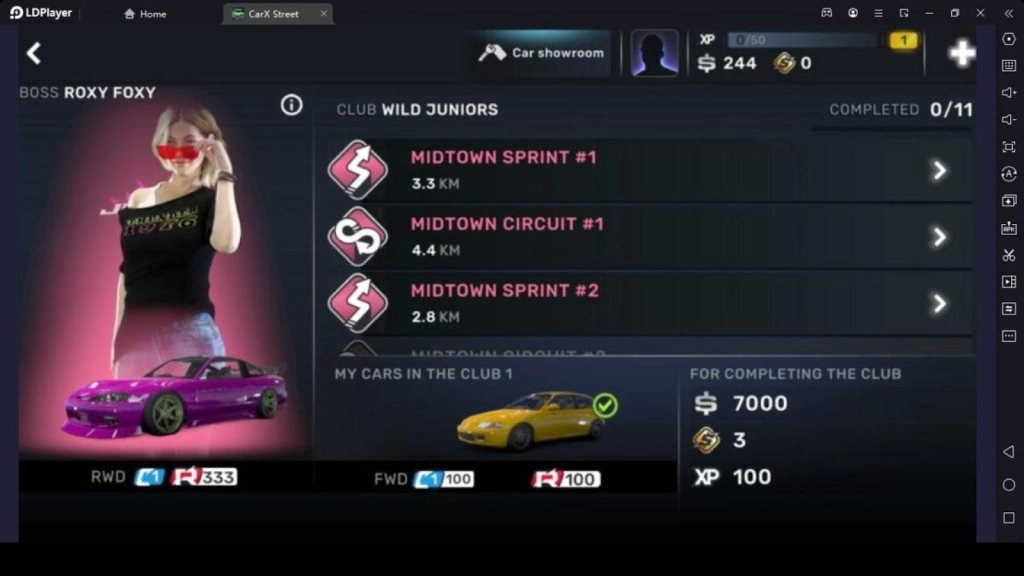
Task: Go back with the left arrow
Action: coord(34,53)
